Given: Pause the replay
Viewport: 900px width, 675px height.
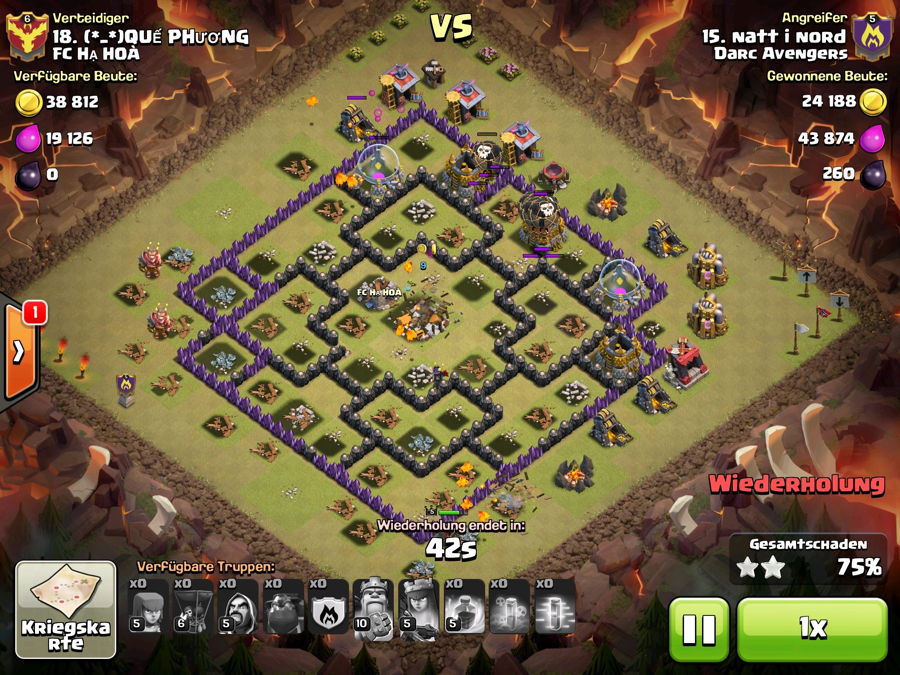Looking at the screenshot, I should tap(699, 629).
